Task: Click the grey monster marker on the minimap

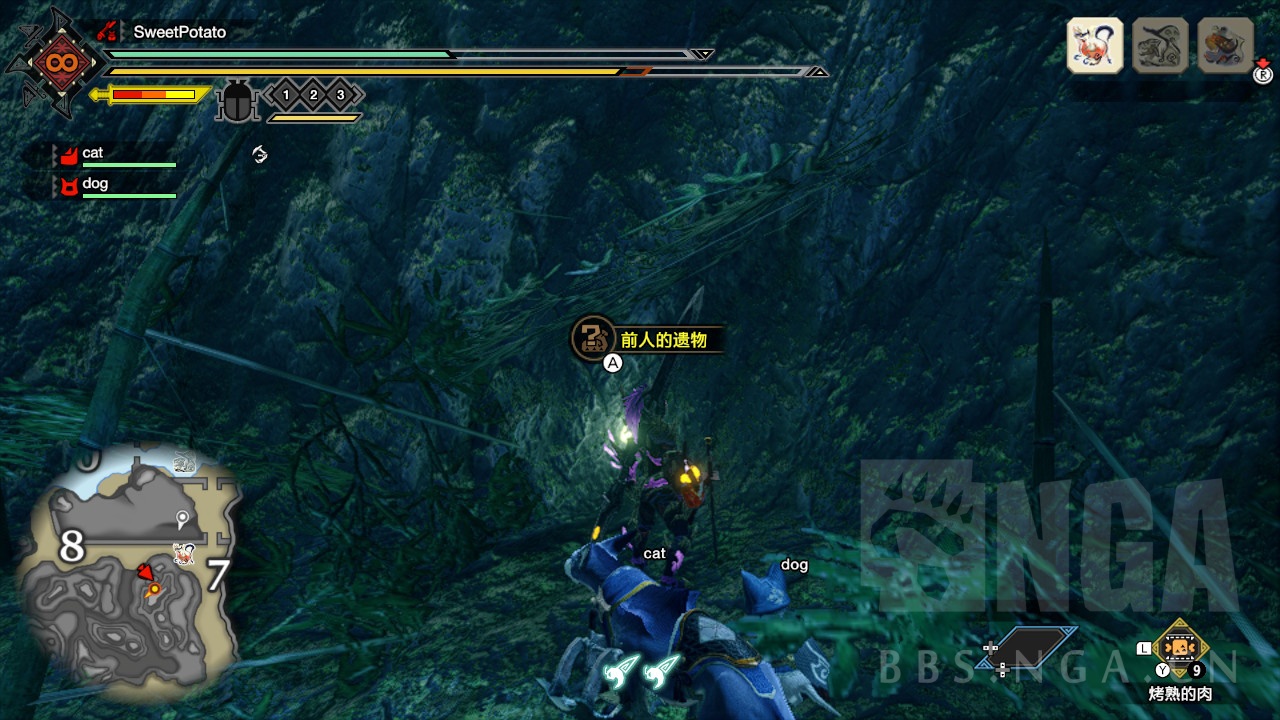Action: pos(183,463)
